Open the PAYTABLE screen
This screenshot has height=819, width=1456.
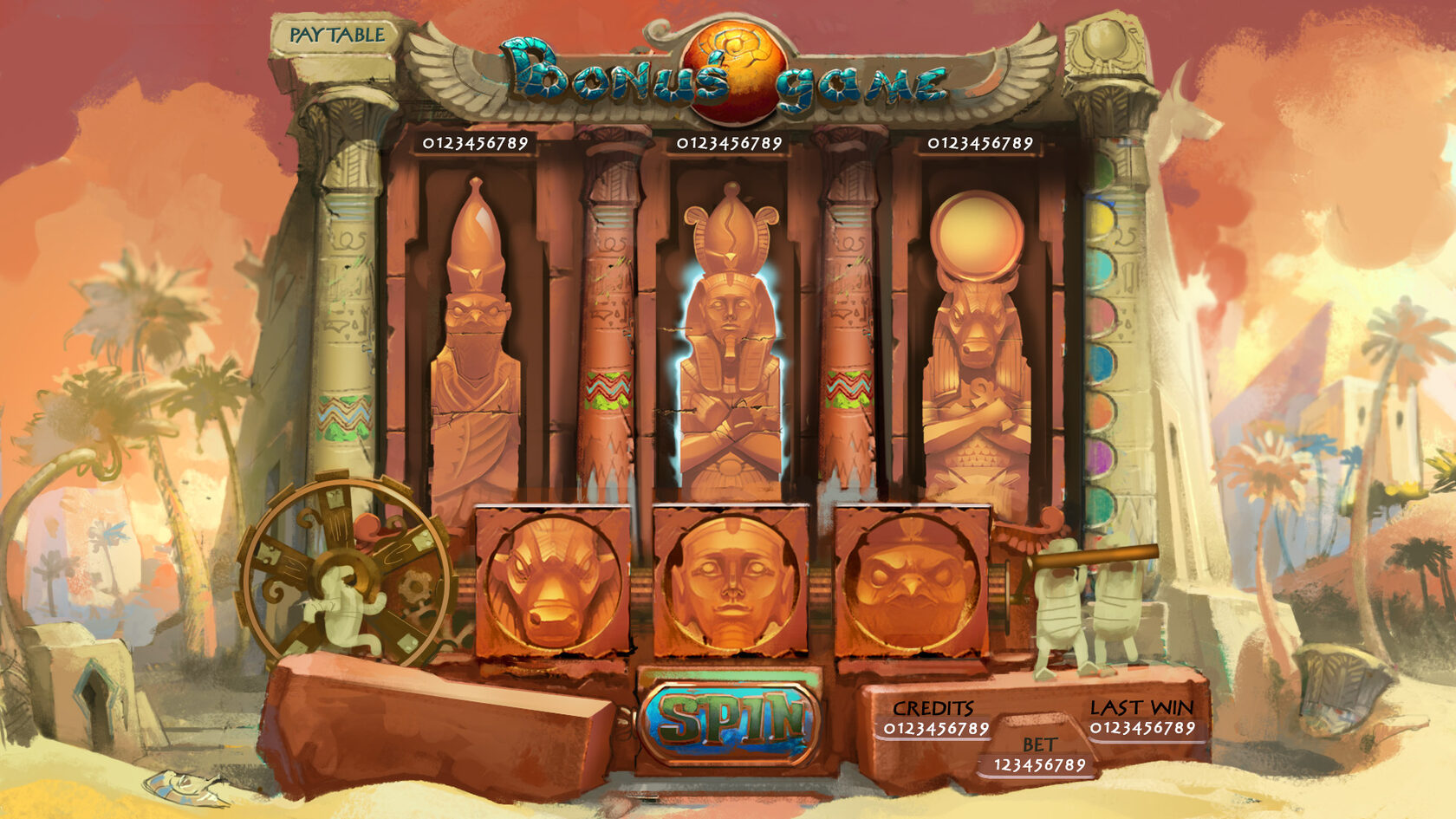point(336,34)
